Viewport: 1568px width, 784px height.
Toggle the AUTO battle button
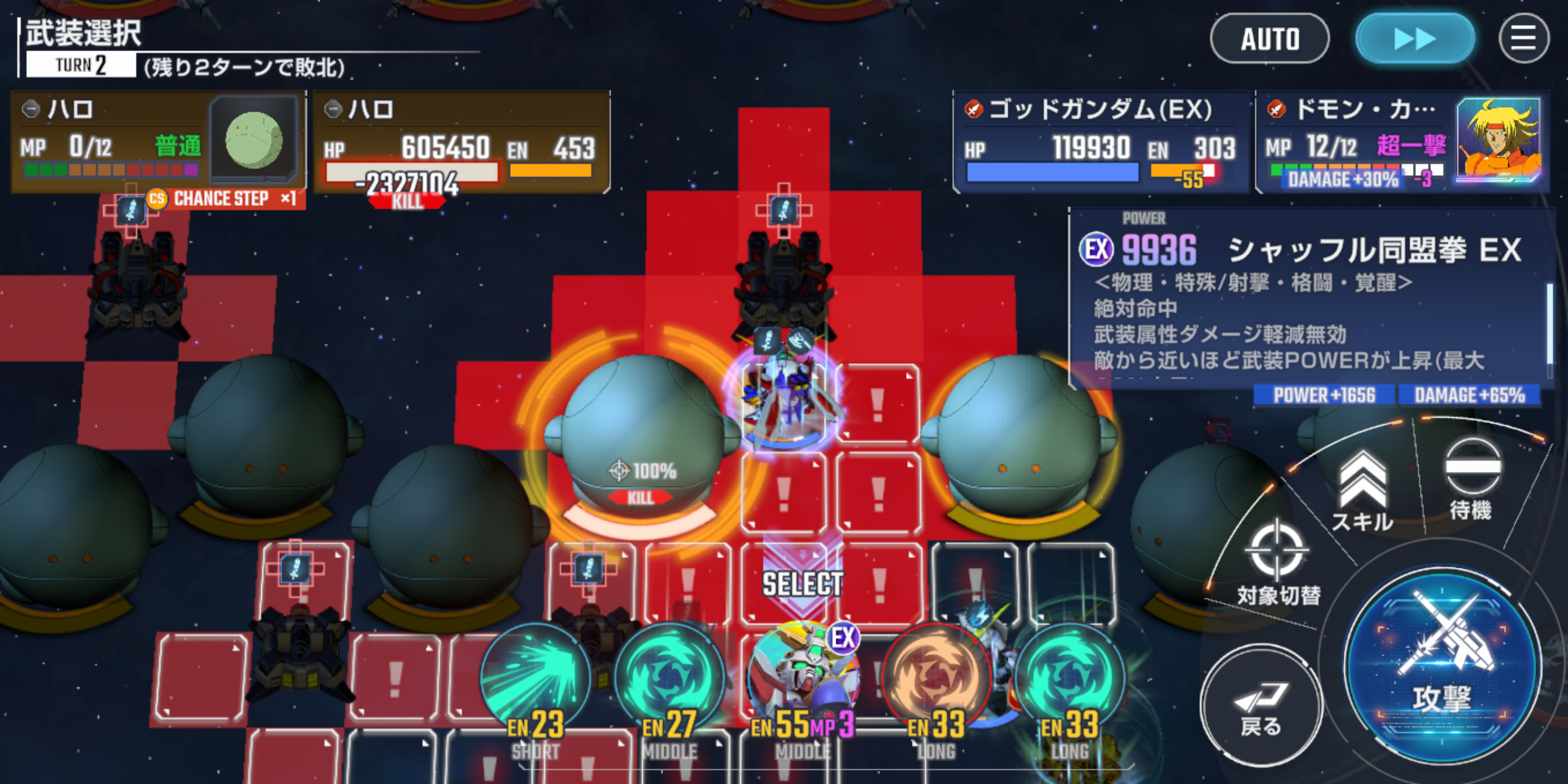tap(1269, 39)
